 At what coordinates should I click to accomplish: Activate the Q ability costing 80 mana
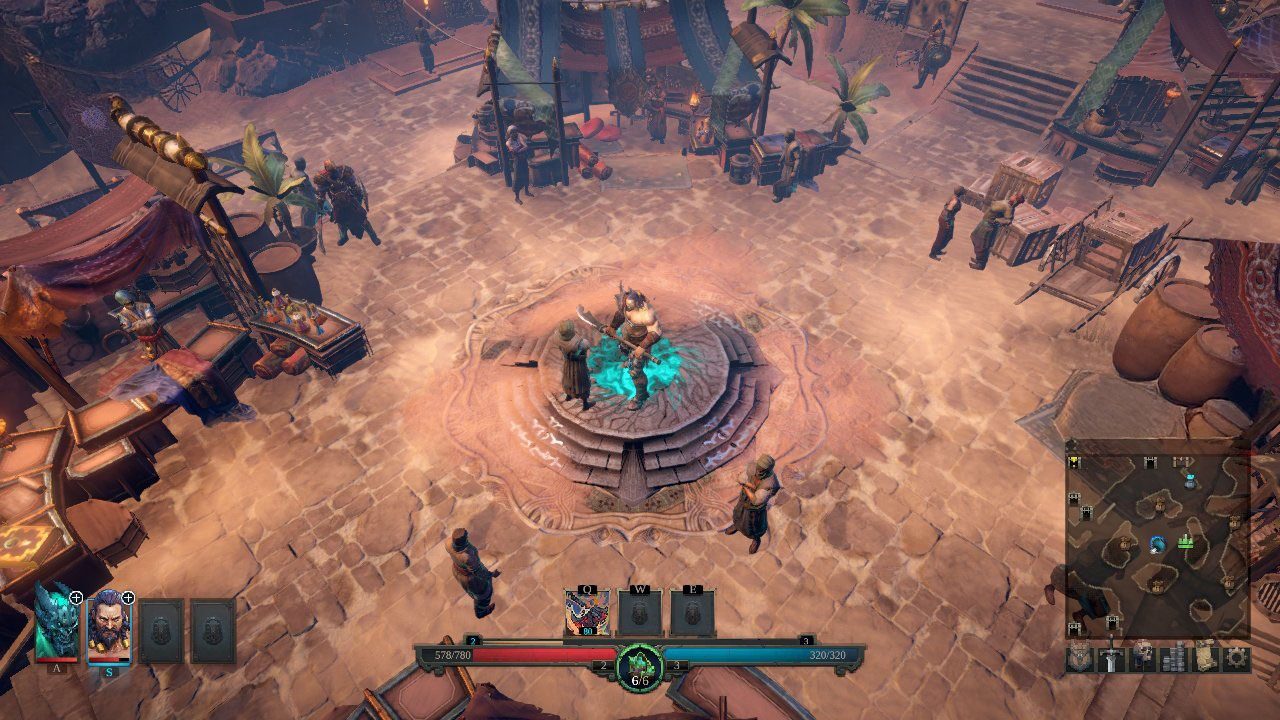pyautogui.click(x=587, y=612)
